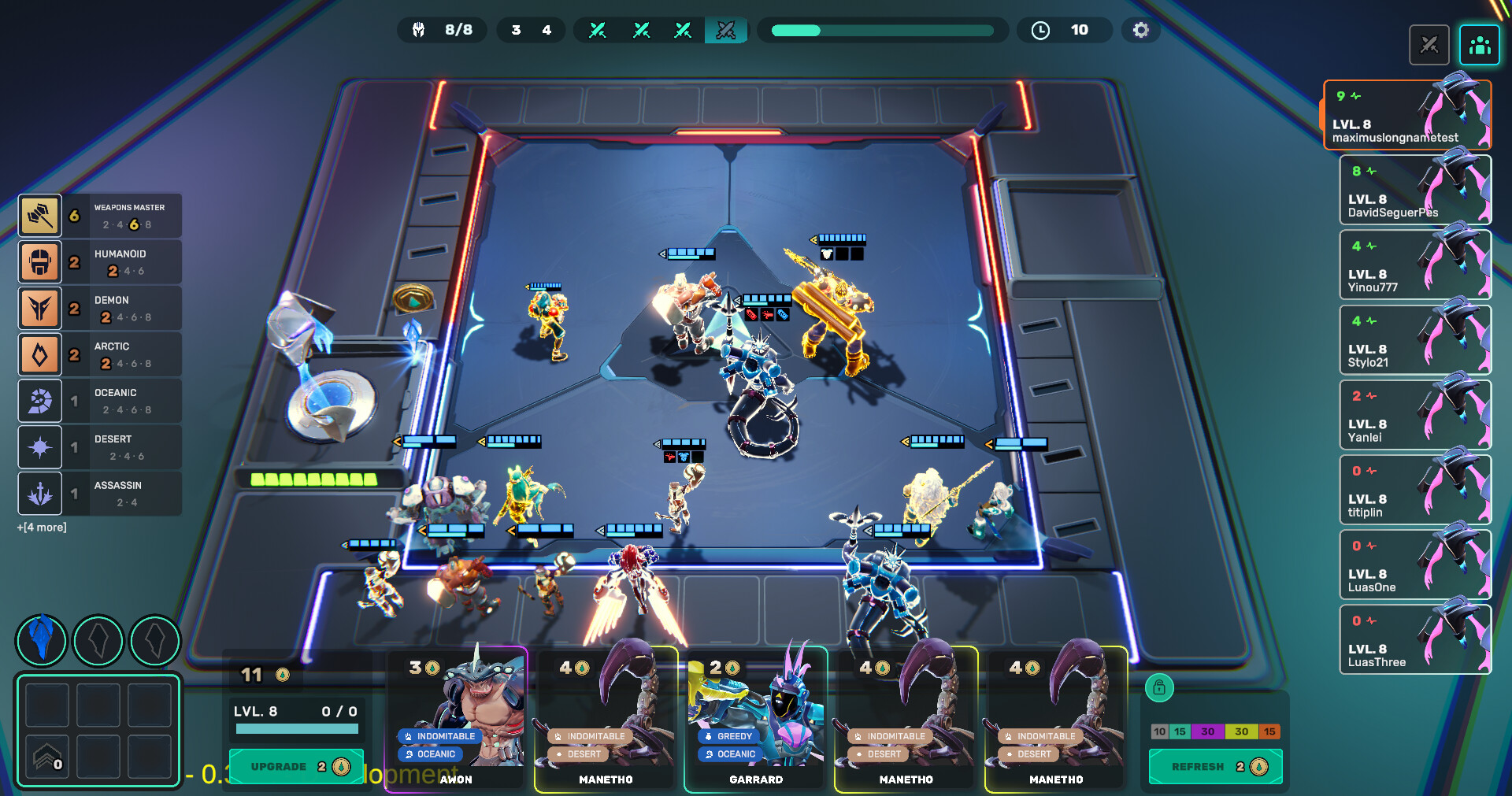Switch to the combat tab with crossed swords
This screenshot has width=1512, height=796.
pyautogui.click(x=1430, y=45)
